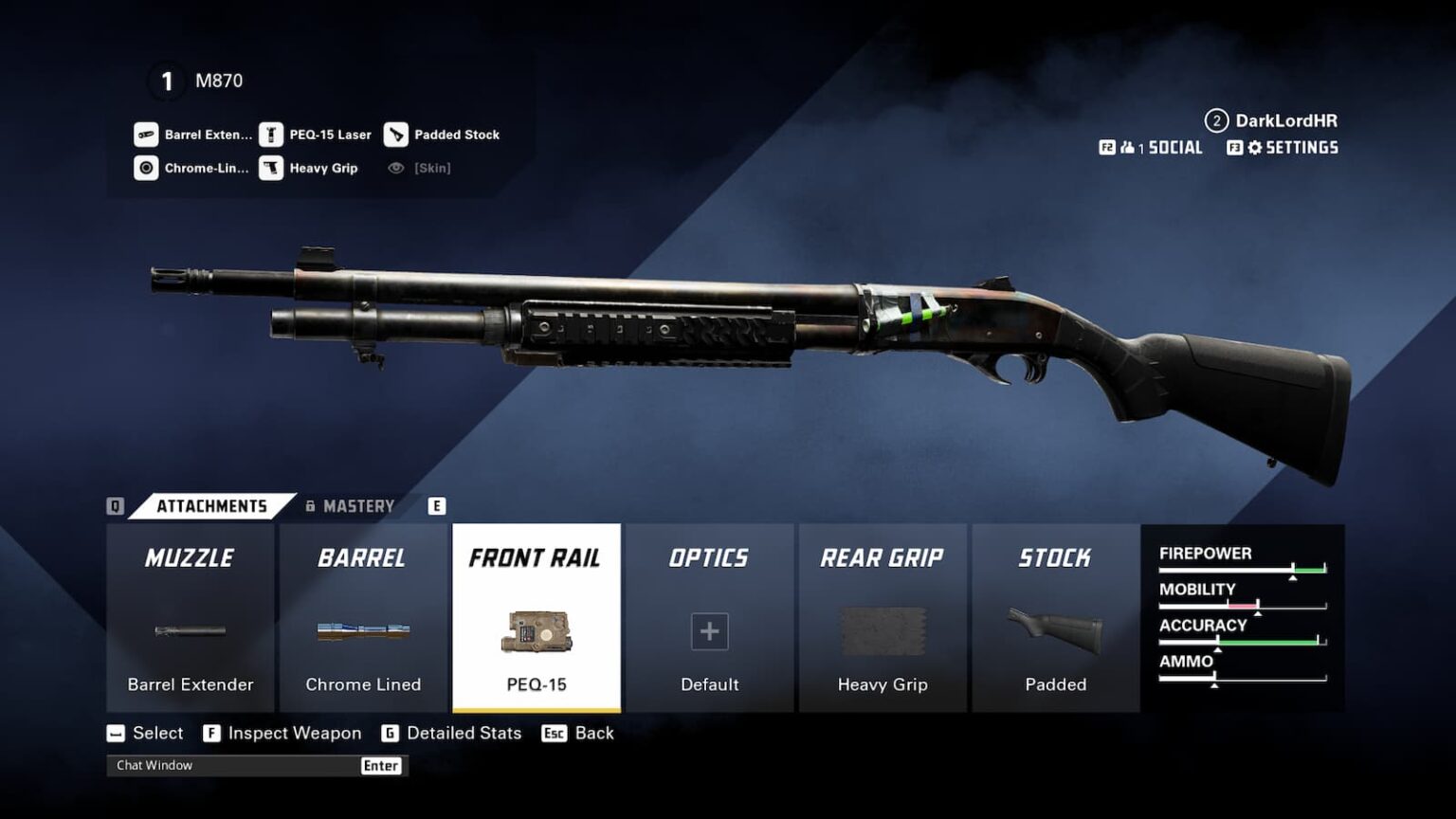Switch to the Attachments tab
Screen dimensions: 1456x819
click(210, 505)
